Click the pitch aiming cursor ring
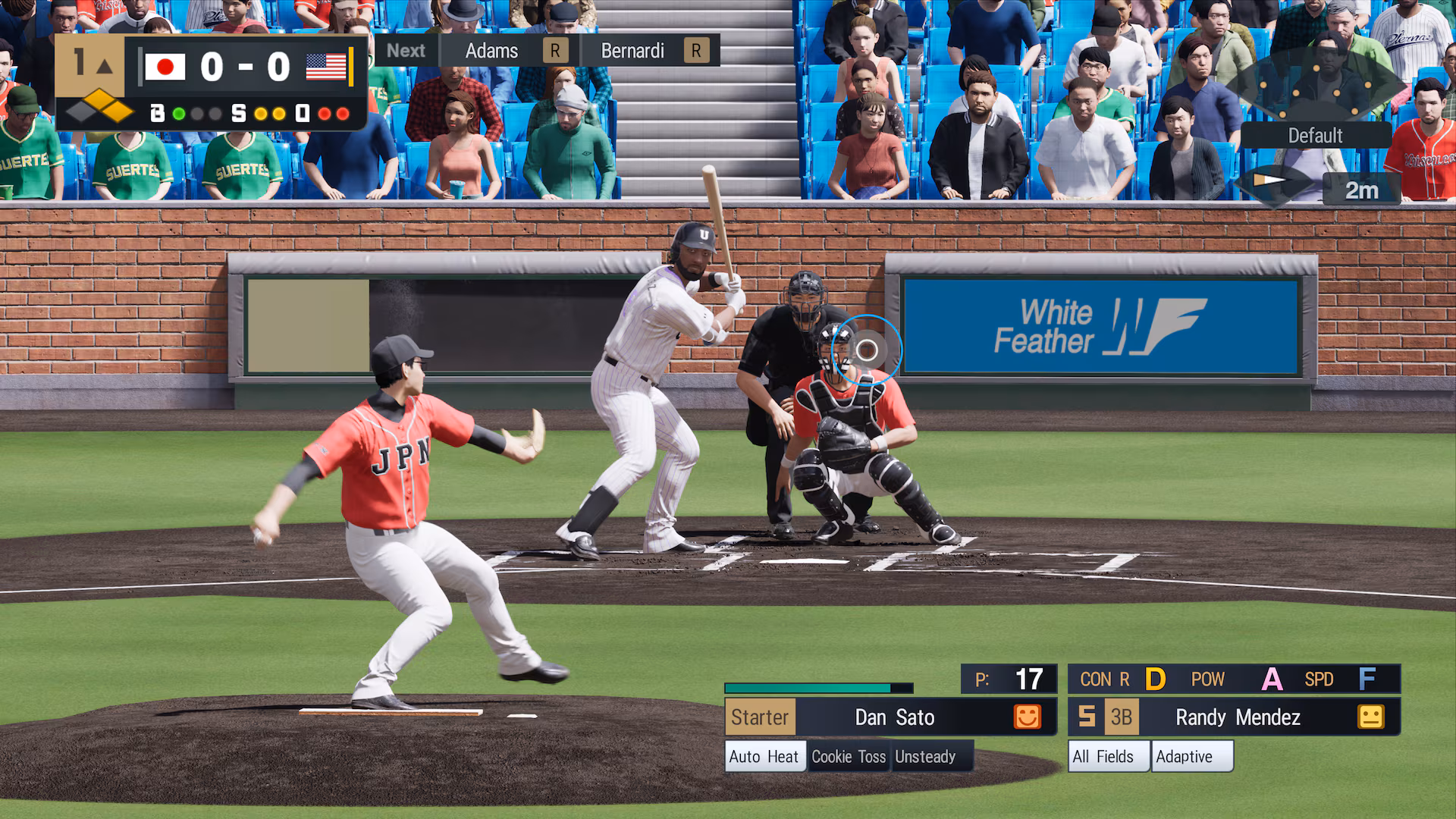Image resolution: width=1456 pixels, height=819 pixels. [x=867, y=350]
